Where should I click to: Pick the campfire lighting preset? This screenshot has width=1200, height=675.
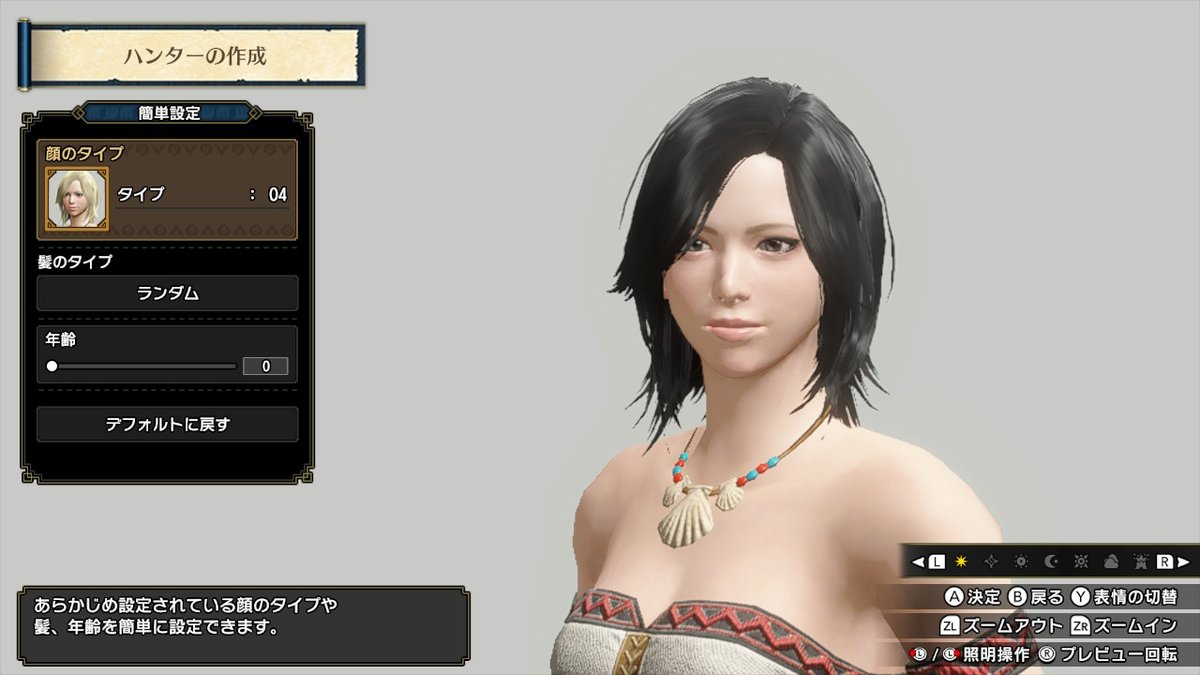pyautogui.click(x=1139, y=562)
